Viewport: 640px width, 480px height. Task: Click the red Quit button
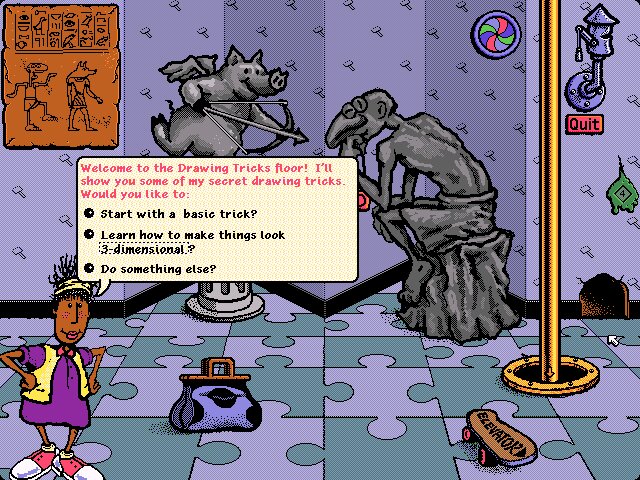583,124
